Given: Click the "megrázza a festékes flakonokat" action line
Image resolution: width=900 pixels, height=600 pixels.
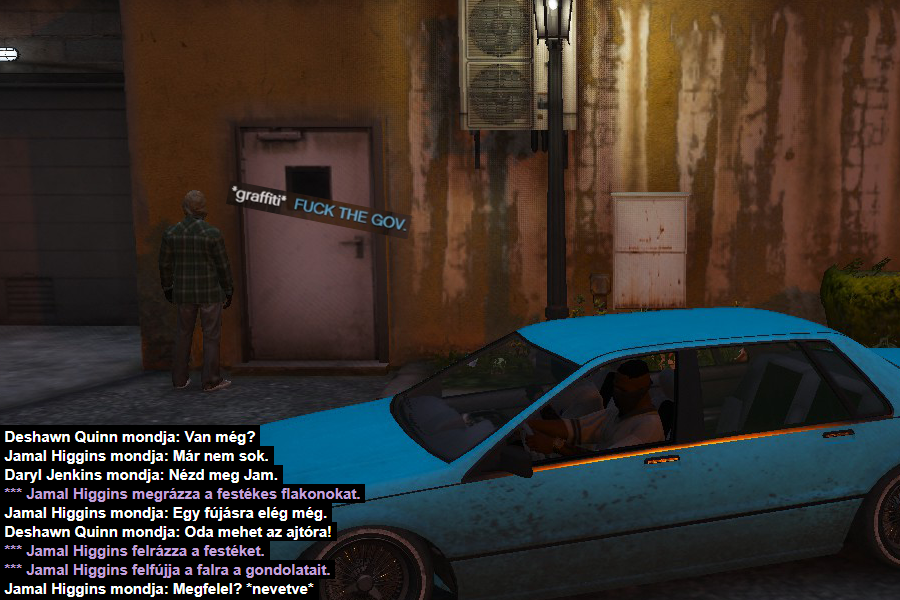Looking at the screenshot, I should [184, 494].
